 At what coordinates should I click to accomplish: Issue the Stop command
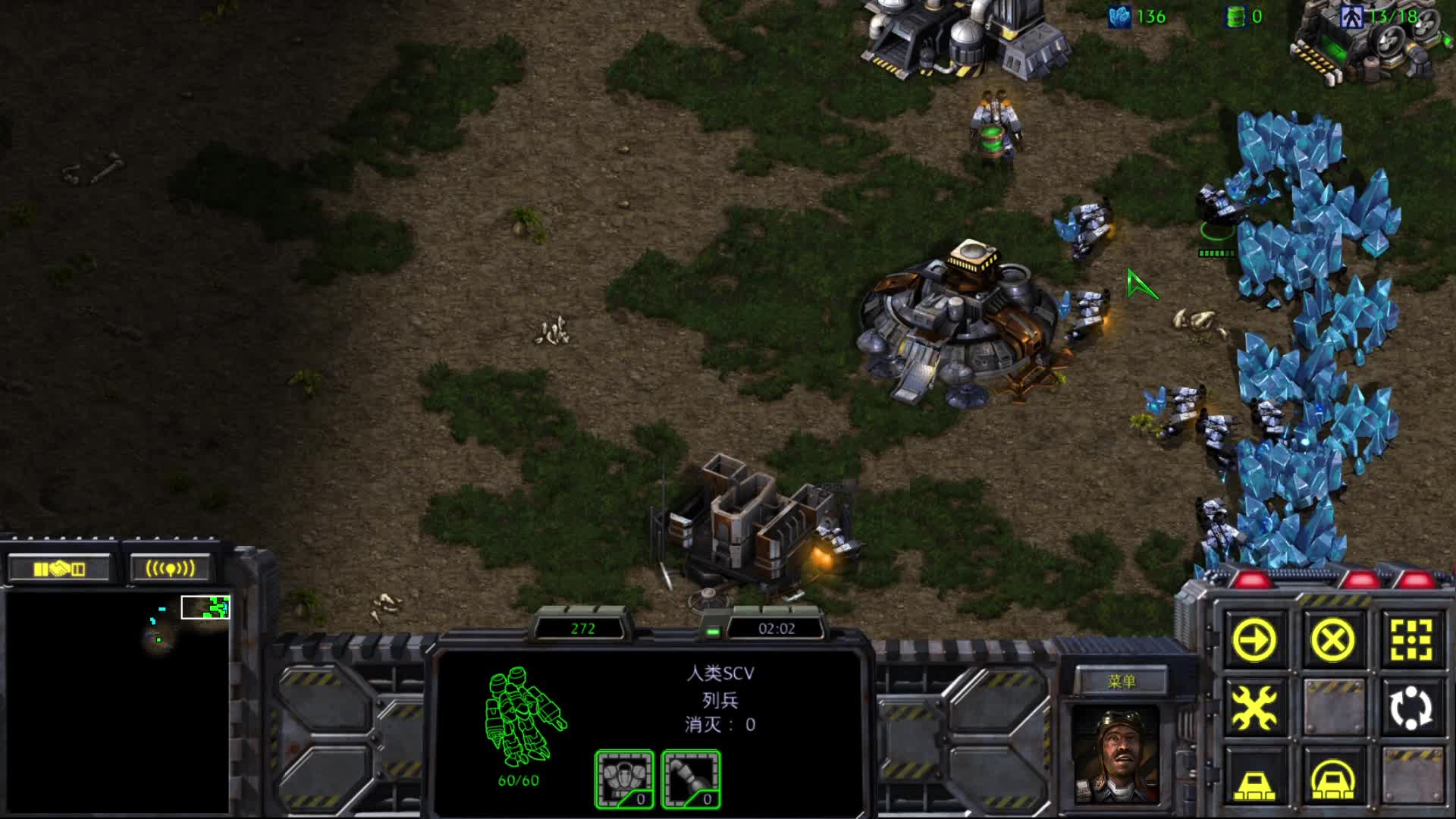coord(1332,641)
